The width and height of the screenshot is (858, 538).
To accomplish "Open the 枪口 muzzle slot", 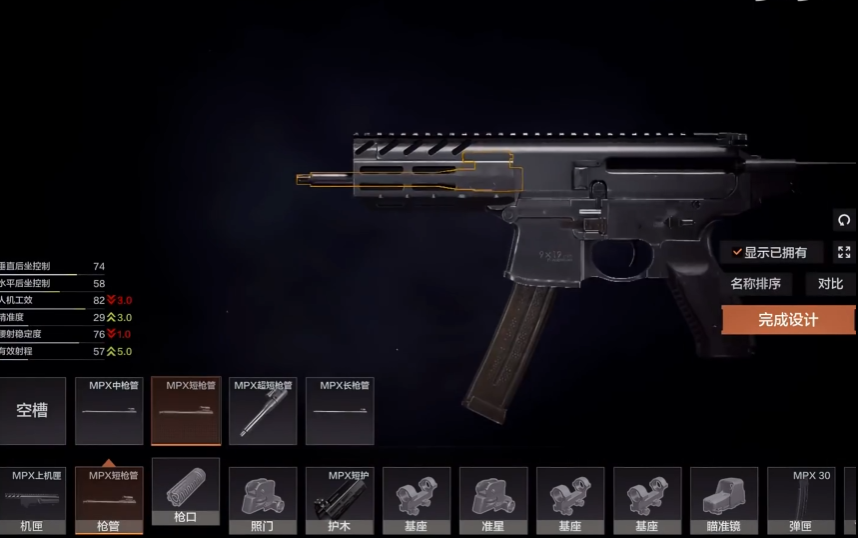I will [x=185, y=492].
